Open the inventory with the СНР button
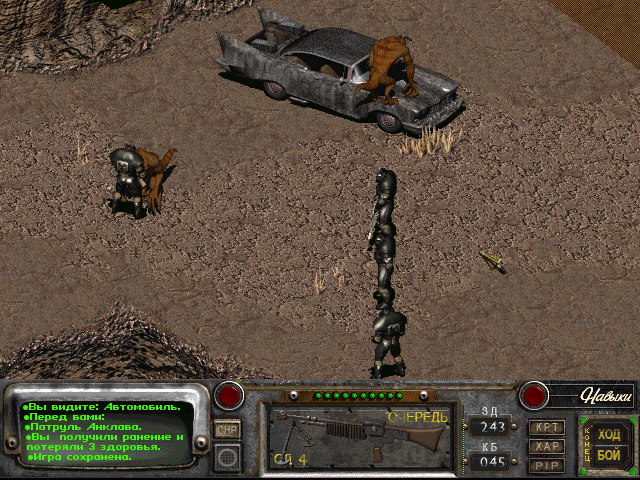Screen dimensions: 640x480 pos(227,429)
